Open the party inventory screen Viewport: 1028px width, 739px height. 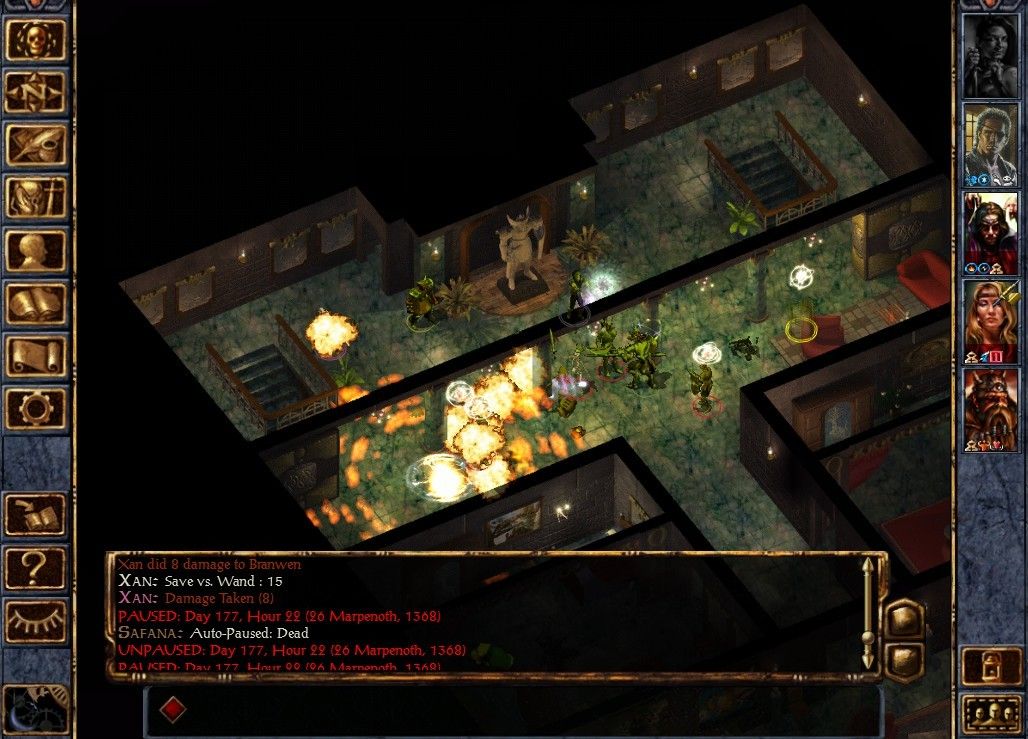point(36,198)
